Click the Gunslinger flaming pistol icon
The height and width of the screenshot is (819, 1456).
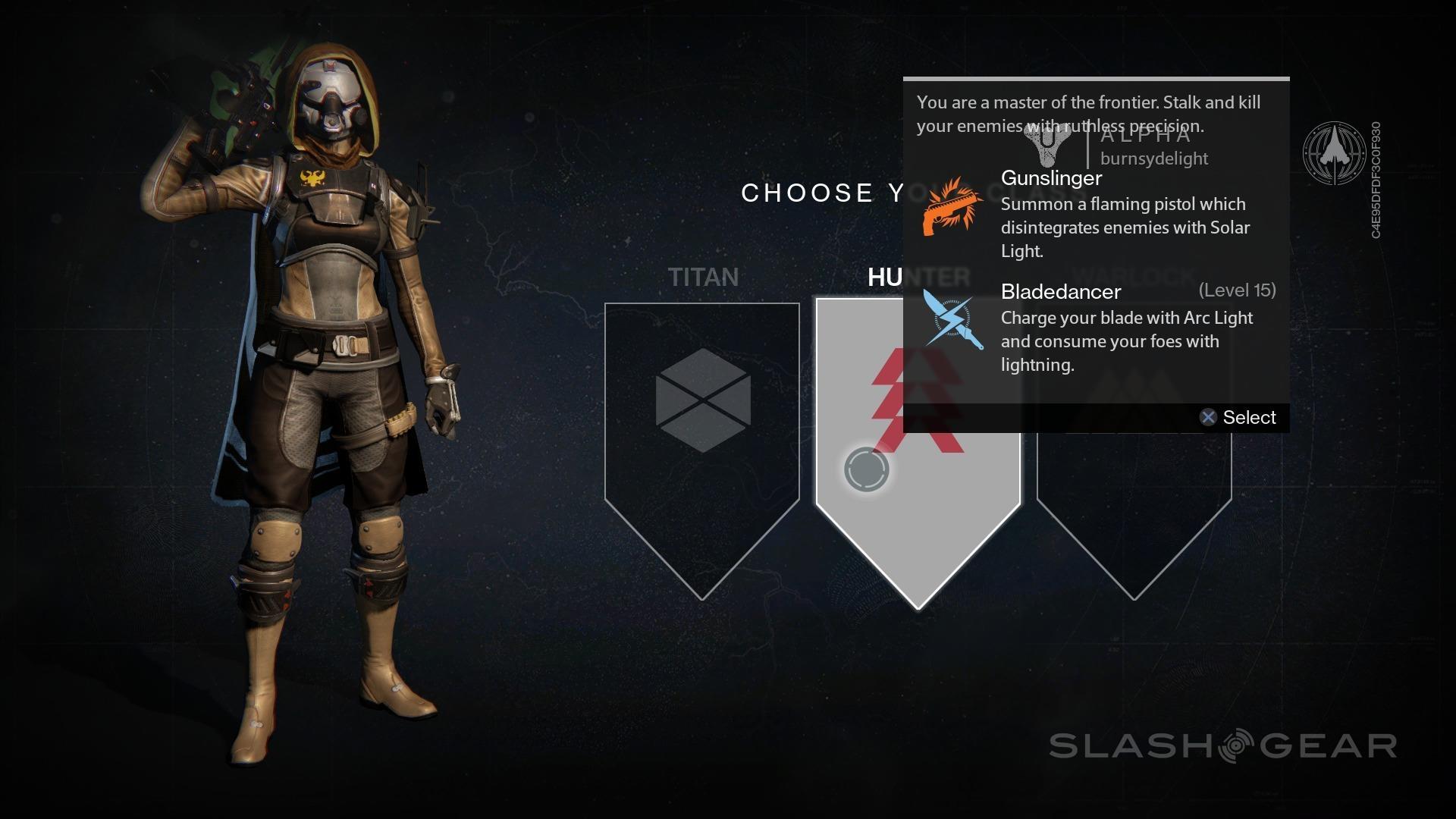point(951,208)
